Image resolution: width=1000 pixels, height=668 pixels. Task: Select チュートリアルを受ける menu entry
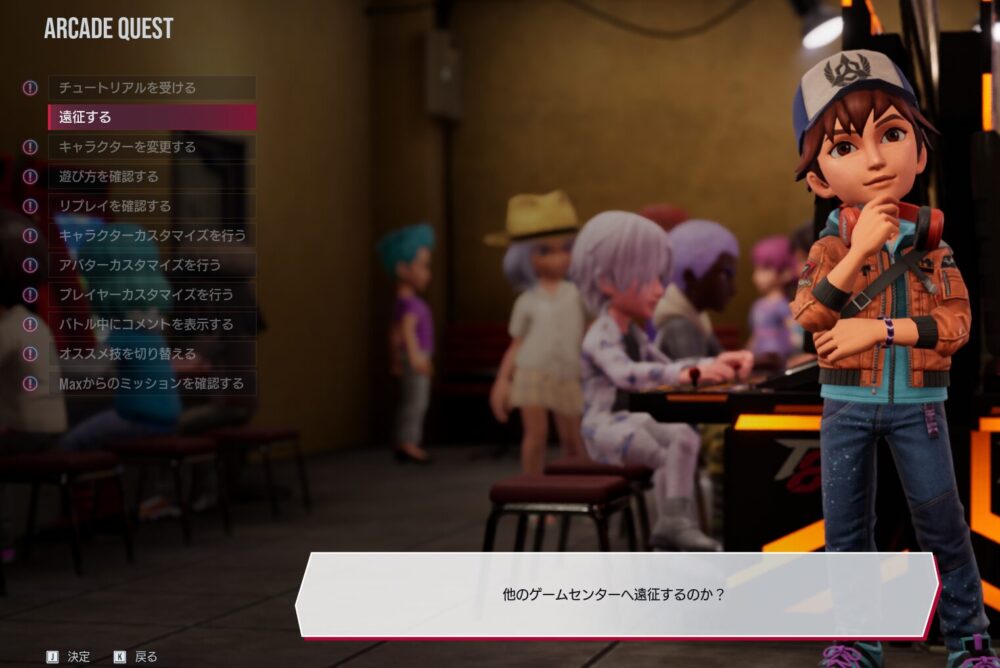click(x=152, y=88)
